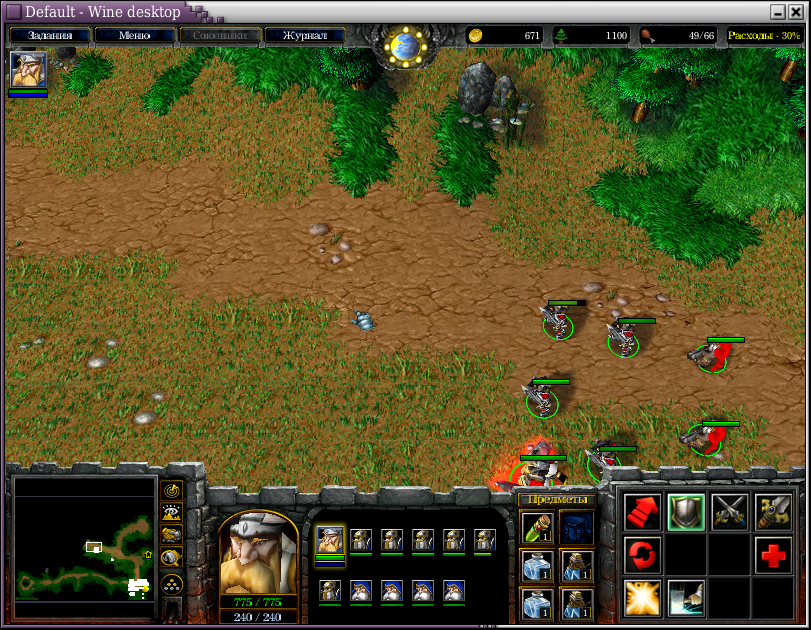The image size is (811, 630).
Task: Select the crossed swords Attack command
Action: (x=730, y=512)
